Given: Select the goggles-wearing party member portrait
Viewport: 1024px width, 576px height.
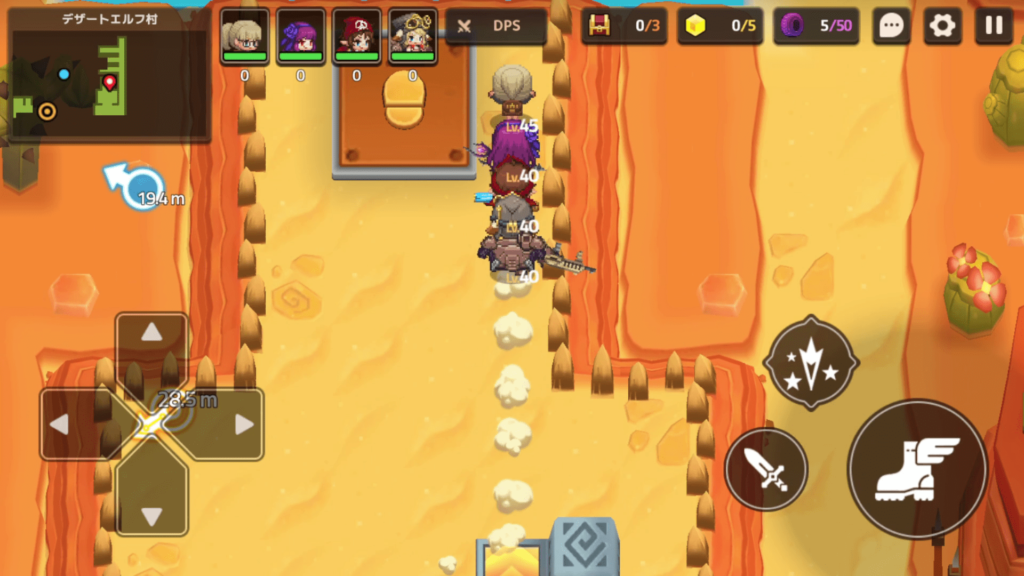Looking at the screenshot, I should click(x=412, y=37).
